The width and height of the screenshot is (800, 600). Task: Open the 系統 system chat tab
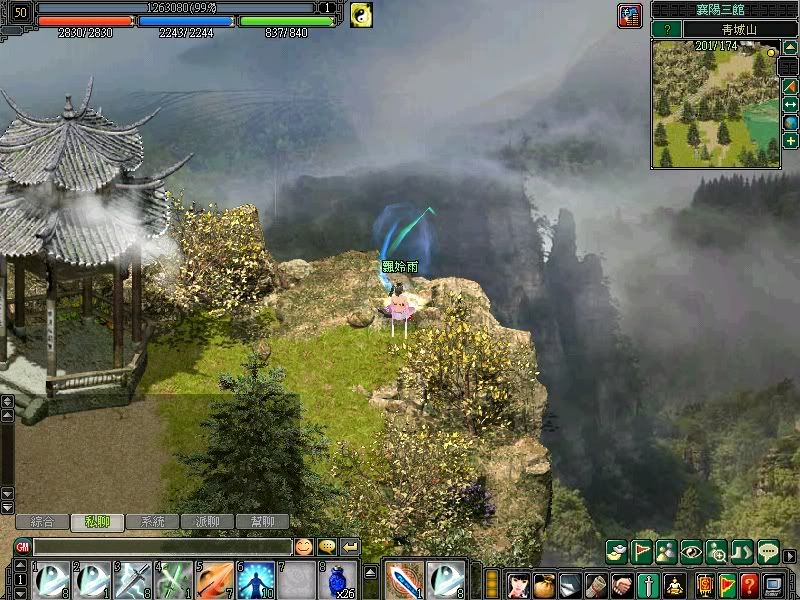pyautogui.click(x=152, y=522)
